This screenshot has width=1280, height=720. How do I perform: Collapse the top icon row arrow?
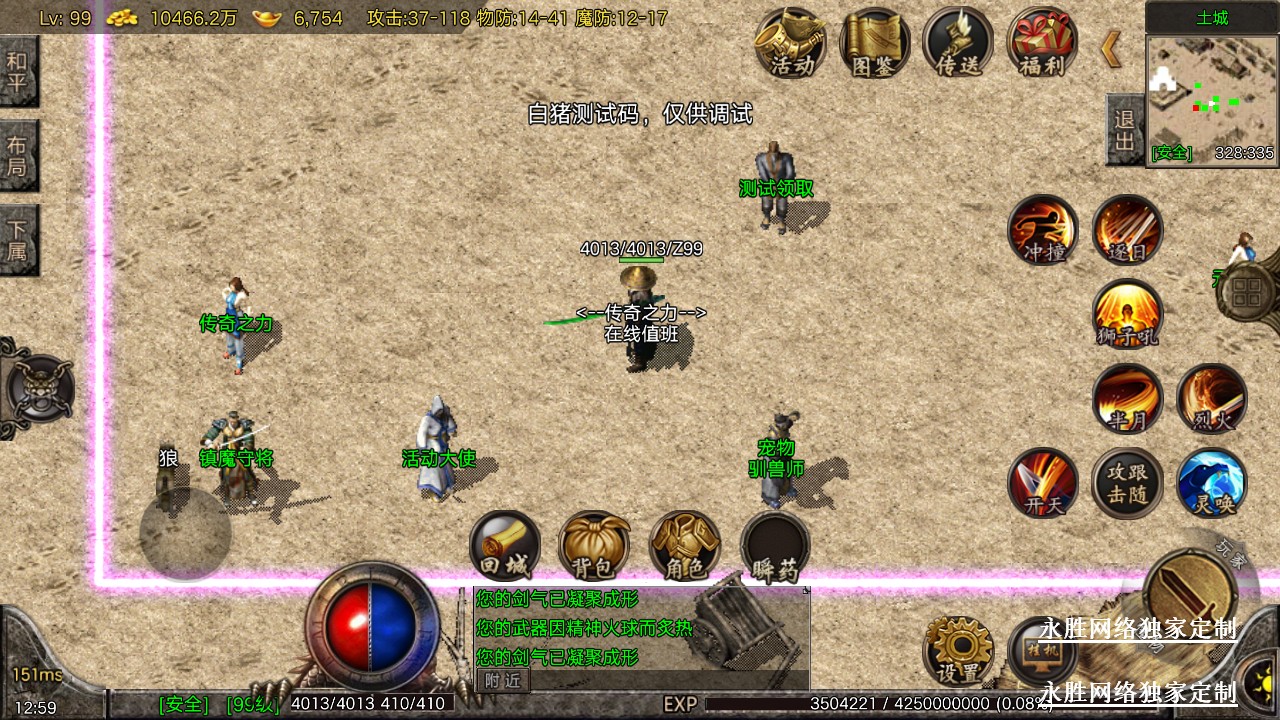(1111, 48)
